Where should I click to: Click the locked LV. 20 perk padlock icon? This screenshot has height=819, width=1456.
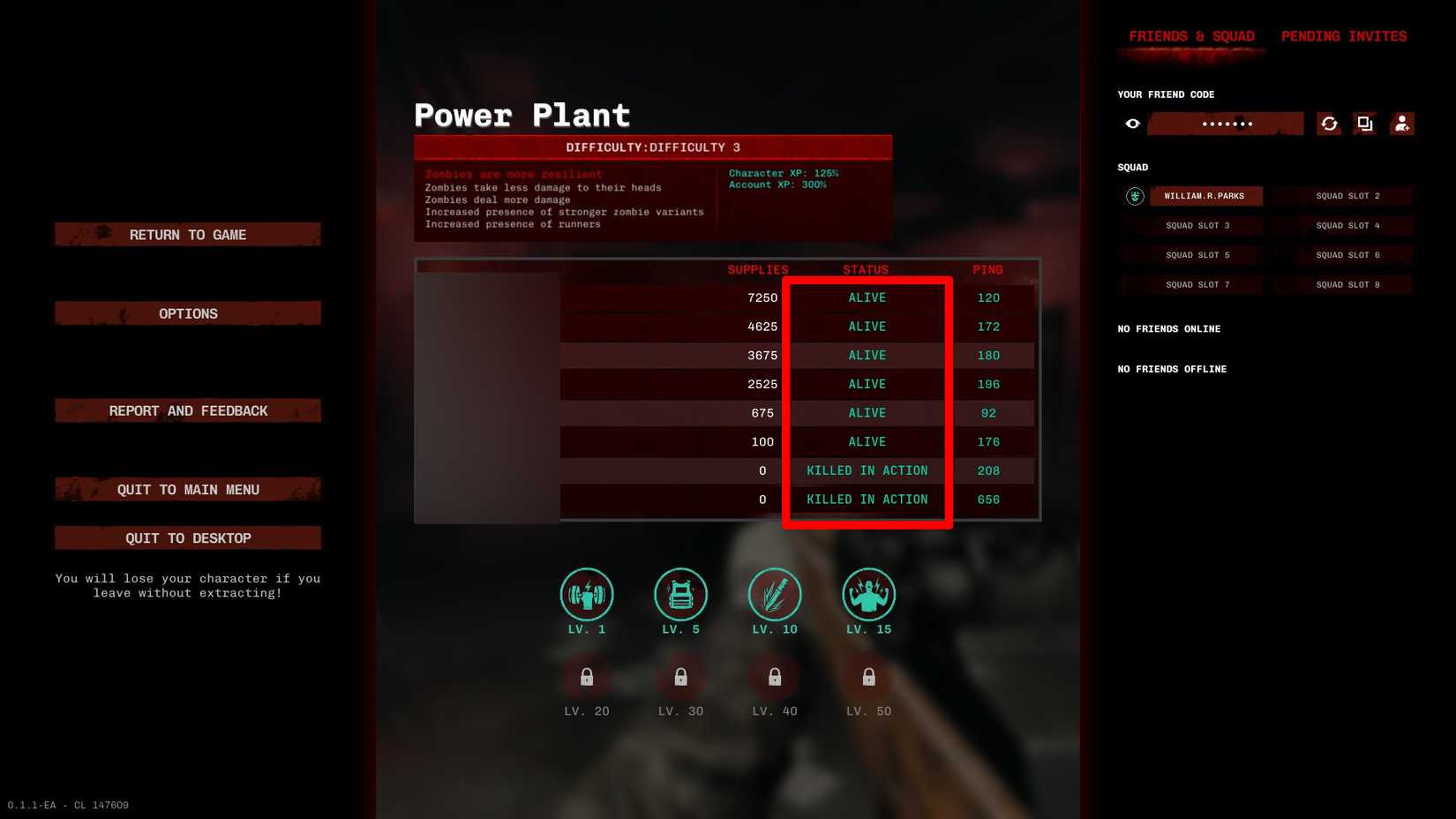pyautogui.click(x=587, y=677)
